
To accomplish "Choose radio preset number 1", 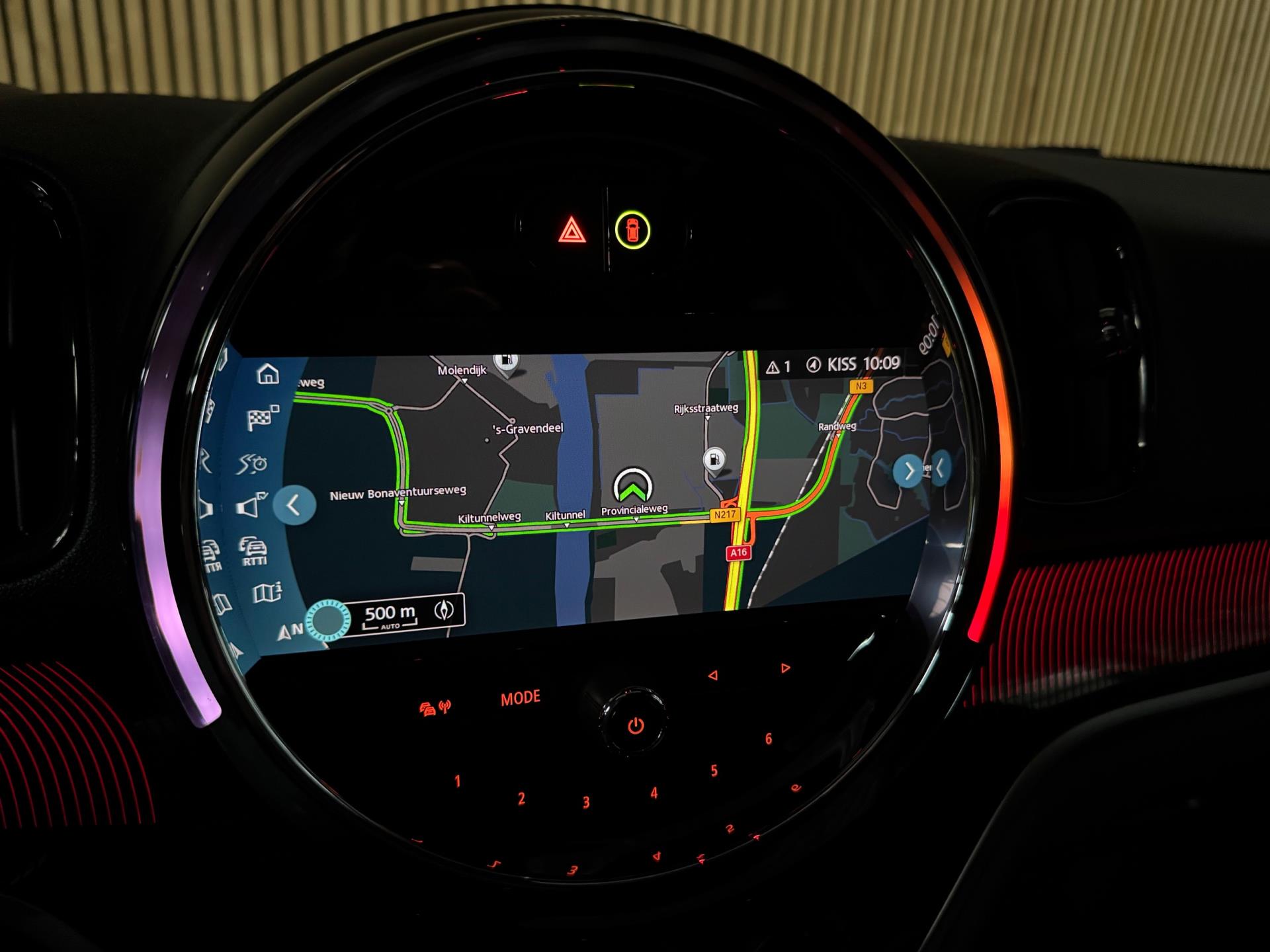I will [x=457, y=781].
